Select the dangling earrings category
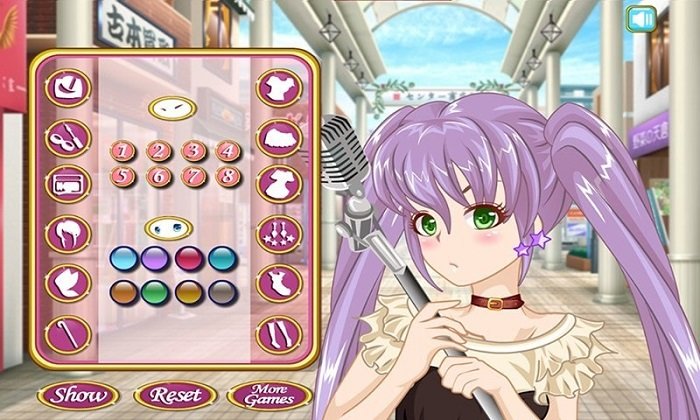700x420 pixels. 279,234
